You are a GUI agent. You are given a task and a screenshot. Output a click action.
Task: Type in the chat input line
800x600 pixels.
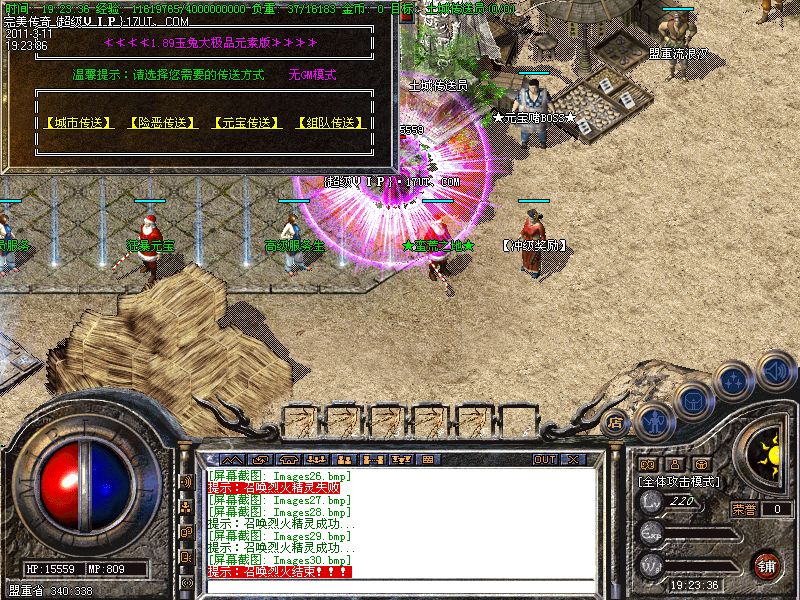[x=400, y=583]
